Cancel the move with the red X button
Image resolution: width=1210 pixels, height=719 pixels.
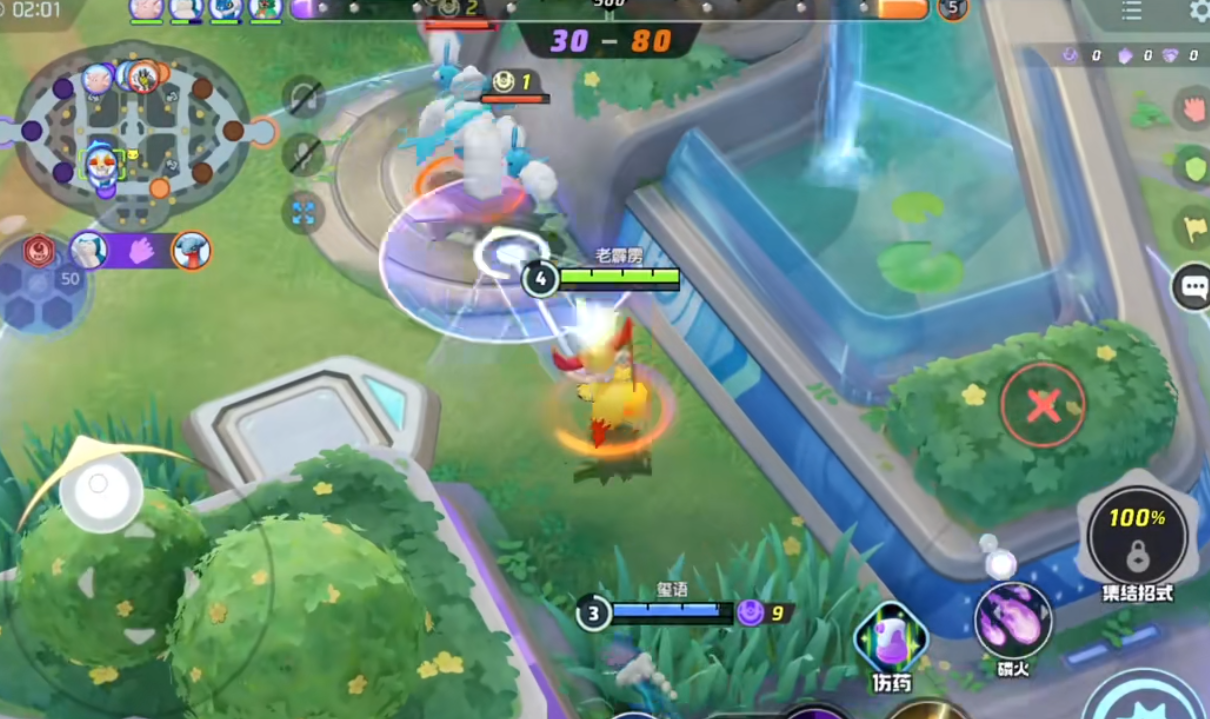1043,405
